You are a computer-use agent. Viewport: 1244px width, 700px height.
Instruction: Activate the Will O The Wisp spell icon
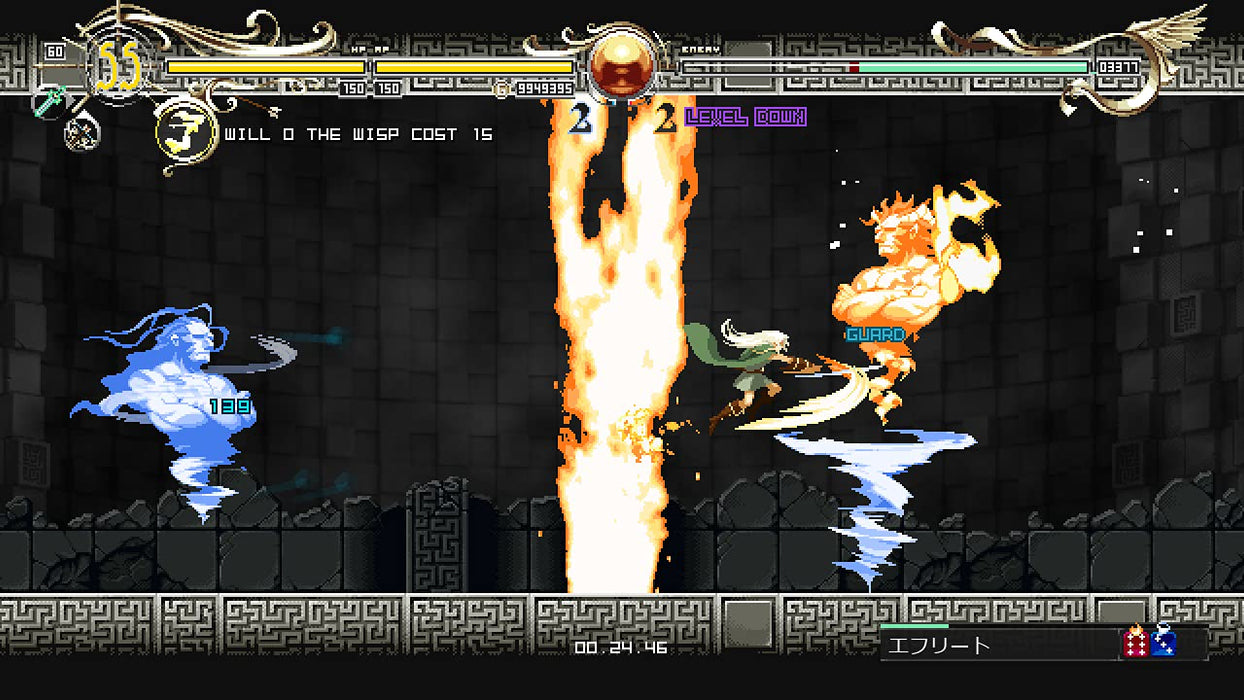[x=187, y=132]
